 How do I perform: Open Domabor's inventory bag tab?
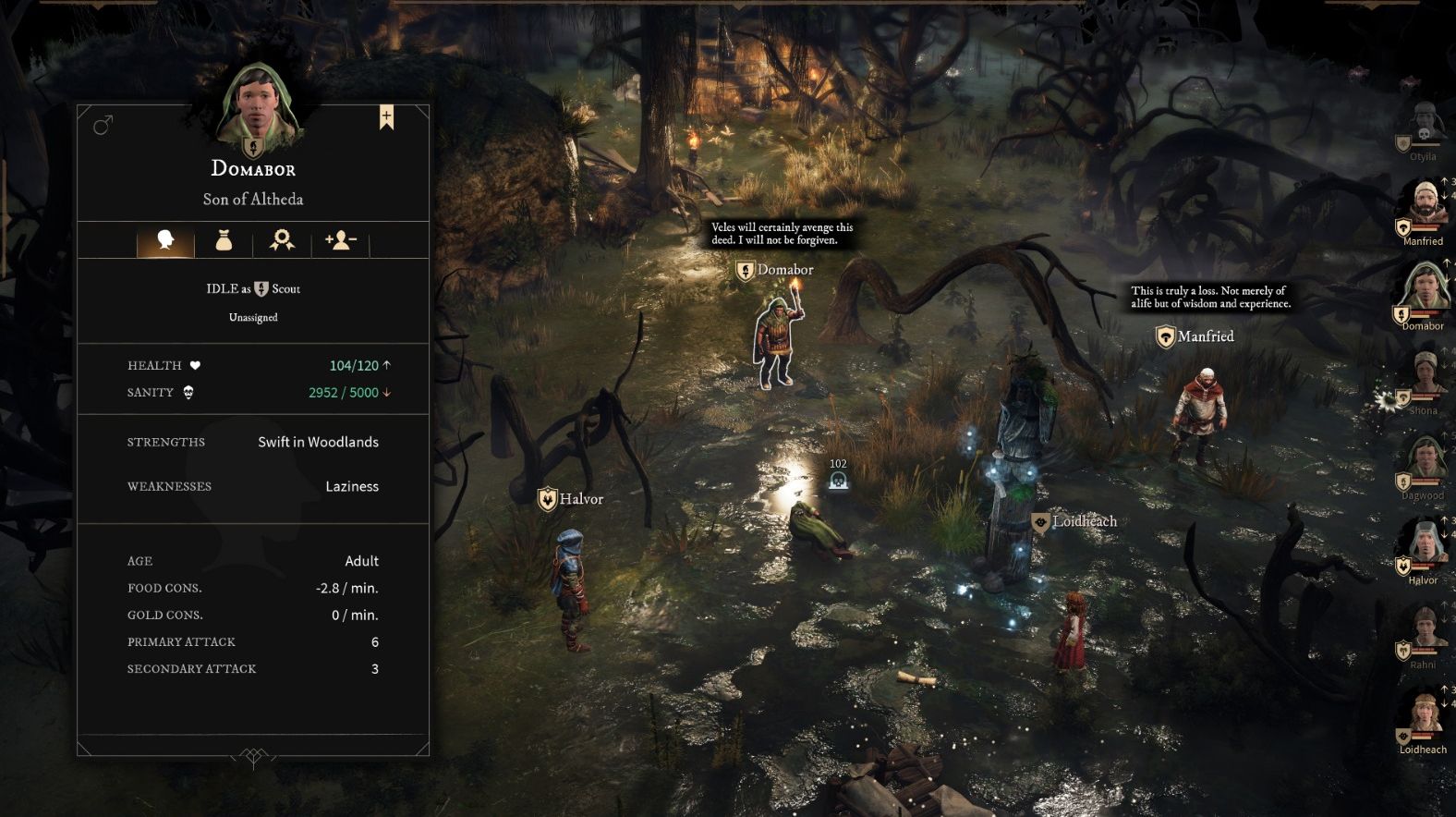tap(224, 241)
